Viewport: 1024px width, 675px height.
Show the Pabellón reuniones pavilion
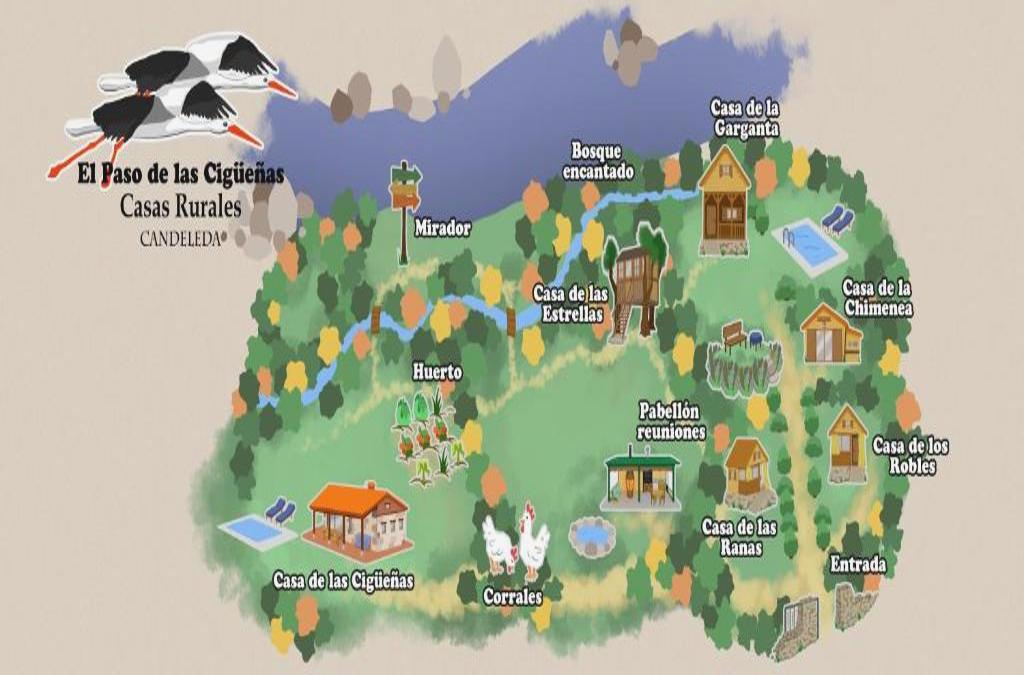[x=641, y=480]
